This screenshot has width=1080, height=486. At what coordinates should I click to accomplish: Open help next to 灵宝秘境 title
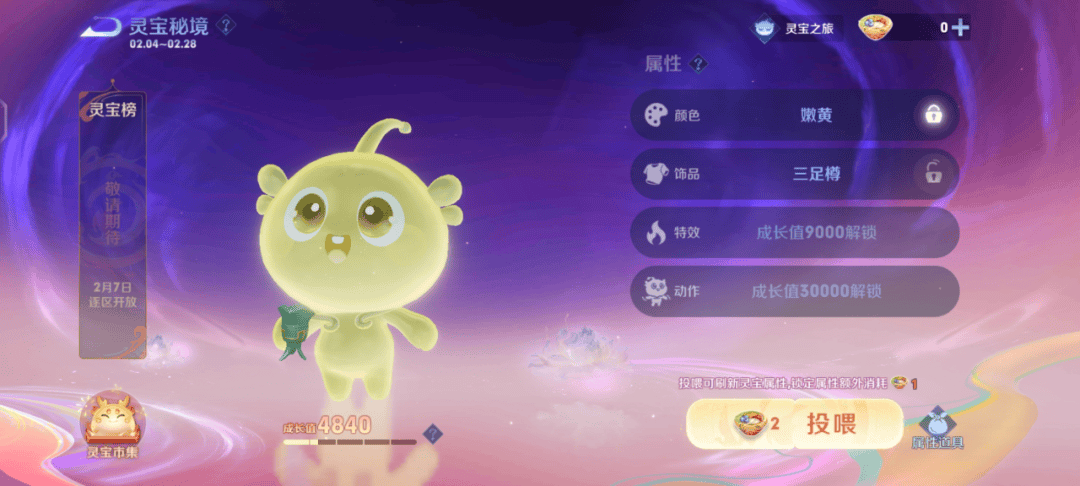click(x=227, y=25)
